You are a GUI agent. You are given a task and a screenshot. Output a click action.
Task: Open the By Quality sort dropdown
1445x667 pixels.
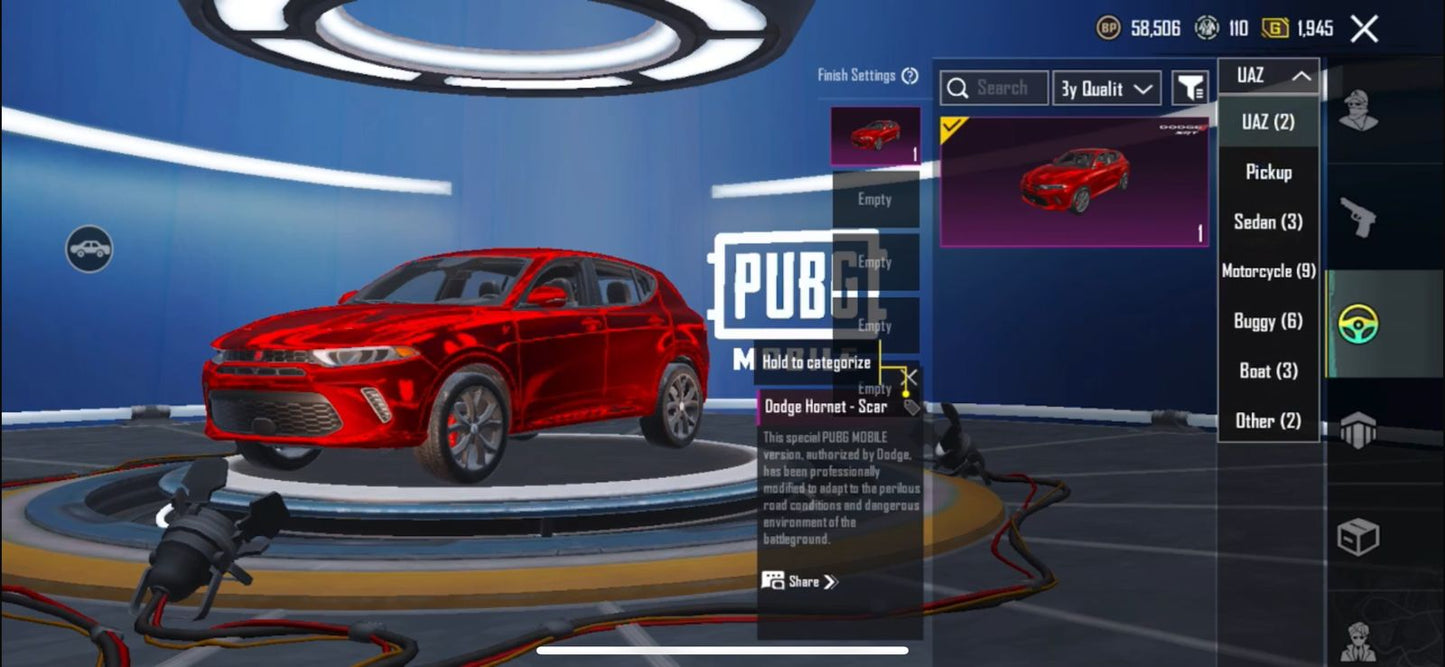coord(1106,89)
